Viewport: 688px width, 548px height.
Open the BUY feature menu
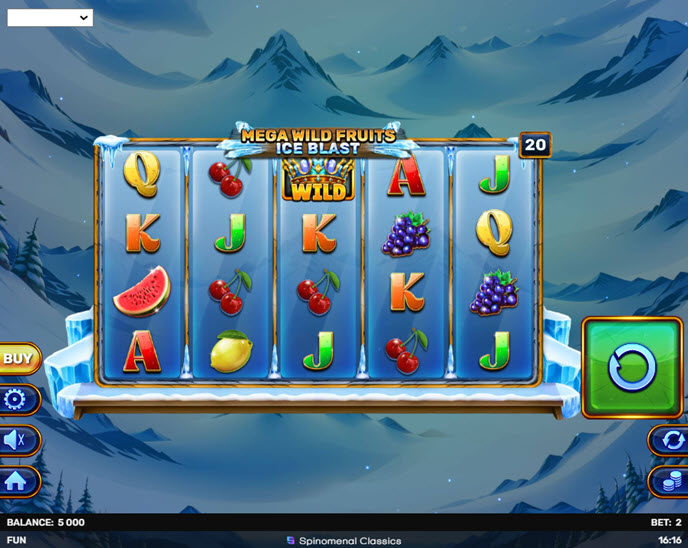[18, 358]
